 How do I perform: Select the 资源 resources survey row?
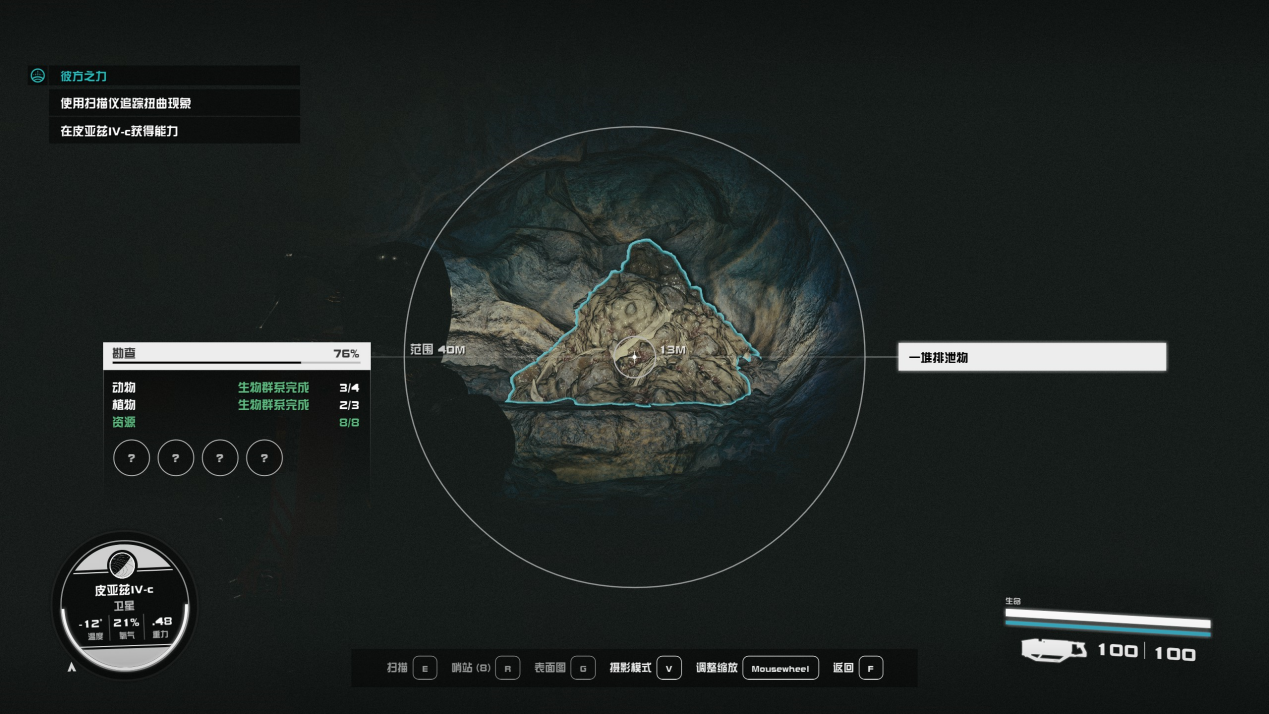click(236, 422)
